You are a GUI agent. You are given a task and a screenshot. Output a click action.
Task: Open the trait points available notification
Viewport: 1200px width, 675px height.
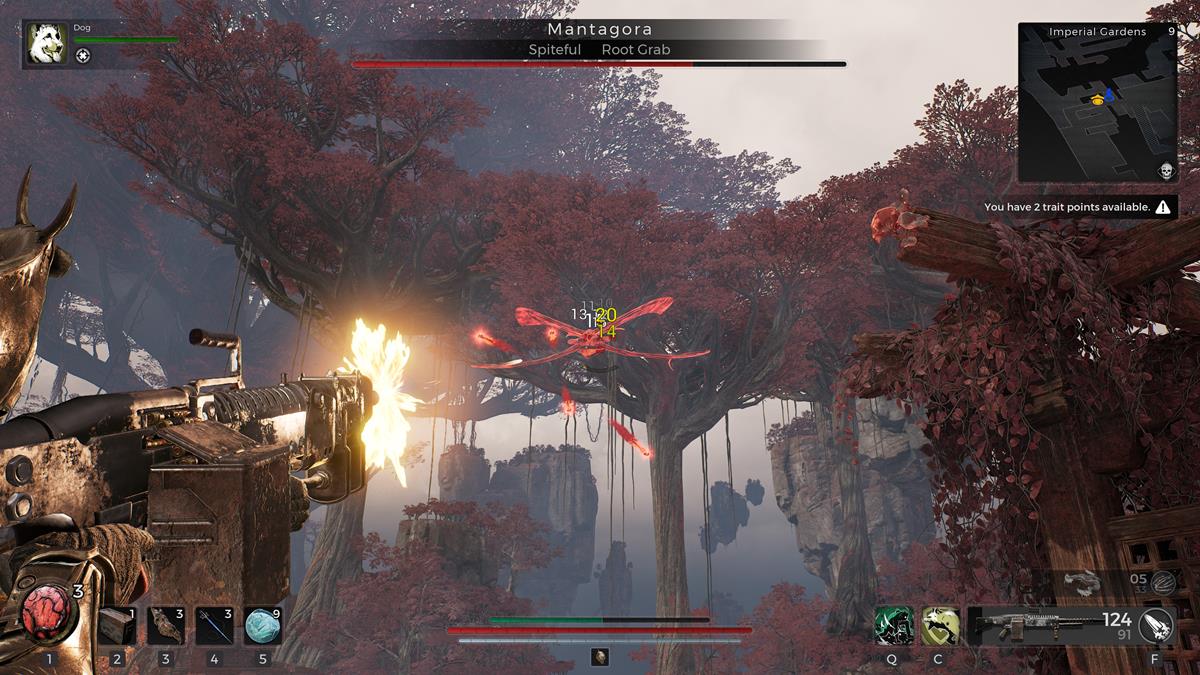pyautogui.click(x=1077, y=207)
